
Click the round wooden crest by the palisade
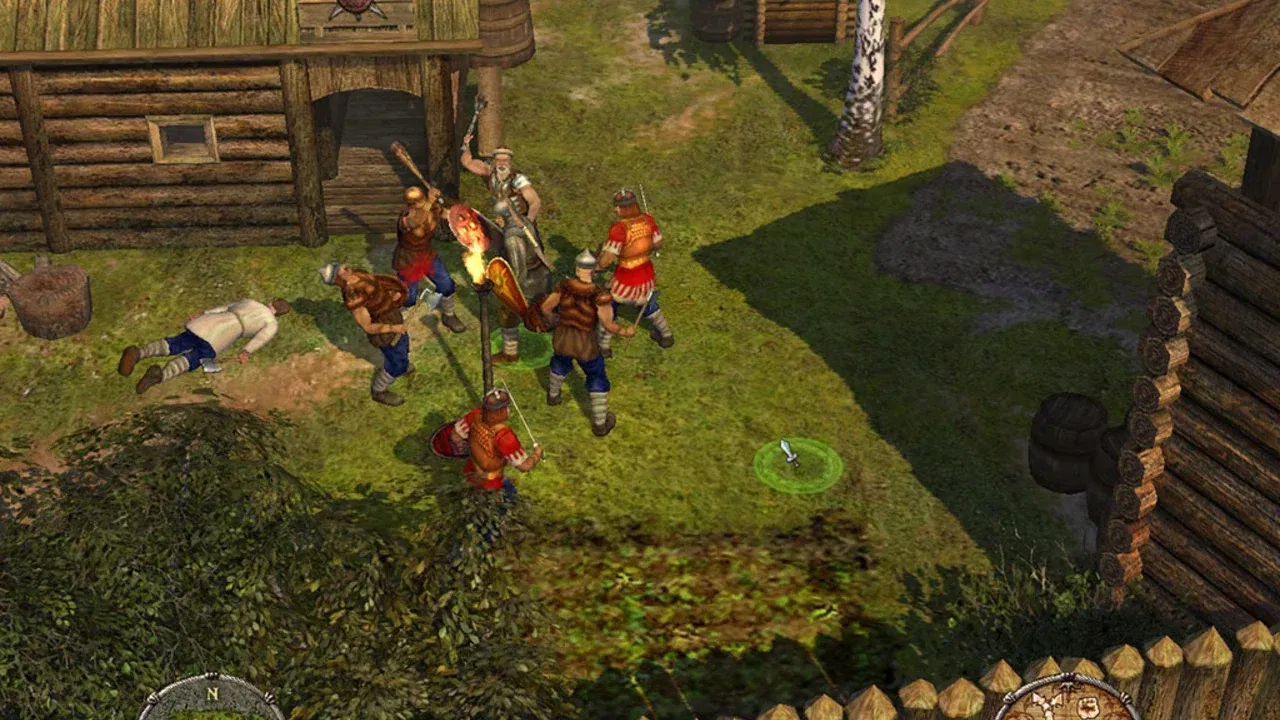[1070, 705]
